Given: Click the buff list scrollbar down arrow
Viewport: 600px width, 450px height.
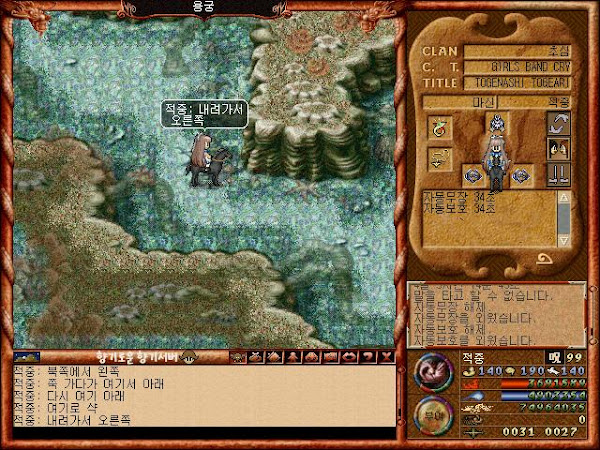Looking at the screenshot, I should (x=566, y=241).
